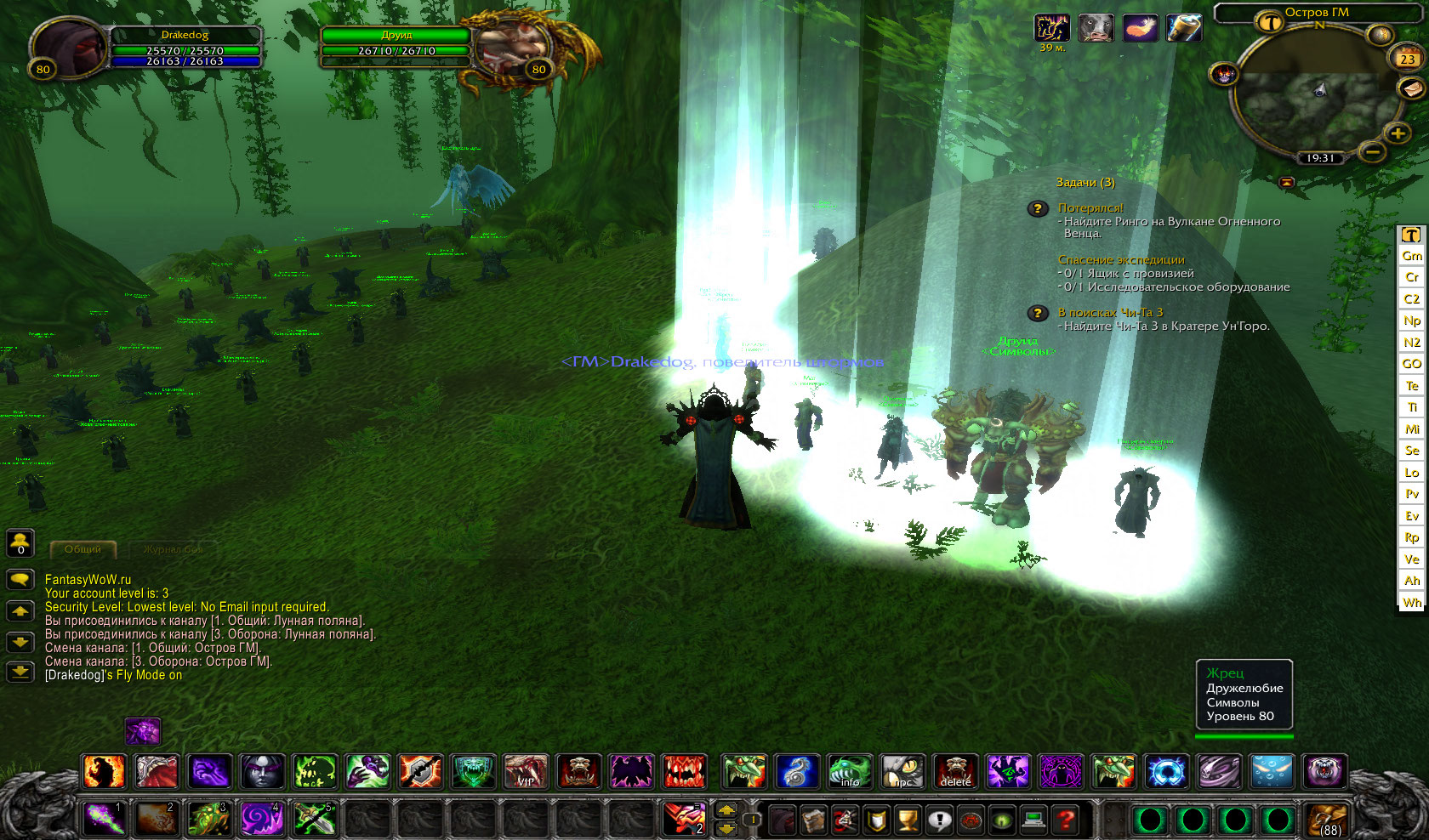Open the Te entry in side panel
1429x840 pixels.
[x=1412, y=385]
